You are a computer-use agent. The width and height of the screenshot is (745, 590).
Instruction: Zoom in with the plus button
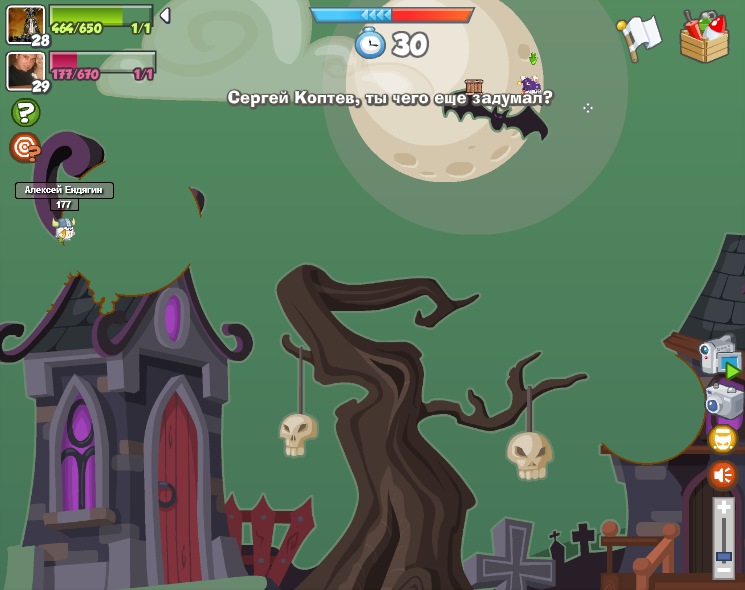[x=723, y=508]
